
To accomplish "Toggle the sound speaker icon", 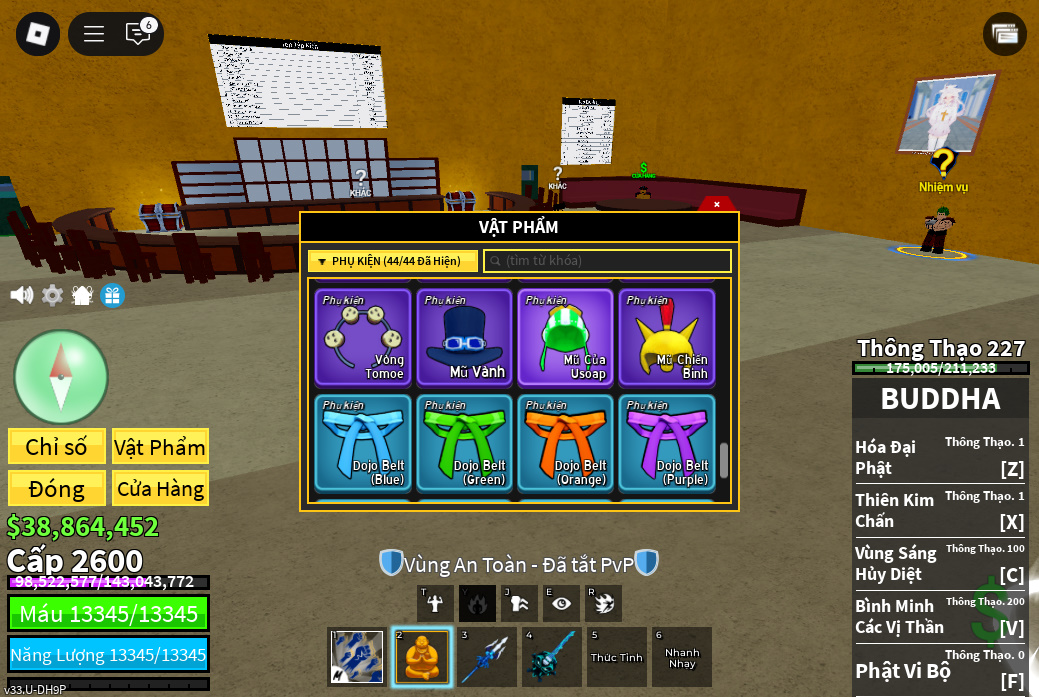I will 21,295.
